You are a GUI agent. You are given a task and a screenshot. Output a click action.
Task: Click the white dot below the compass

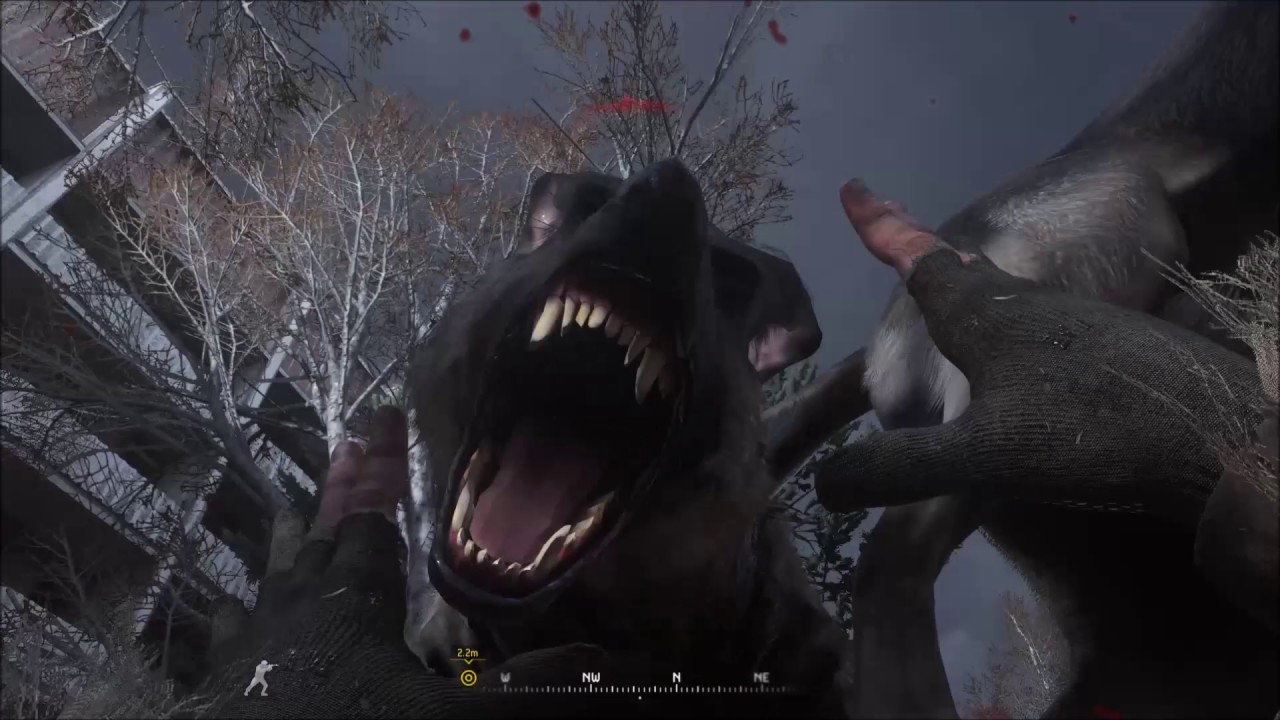pos(640,697)
